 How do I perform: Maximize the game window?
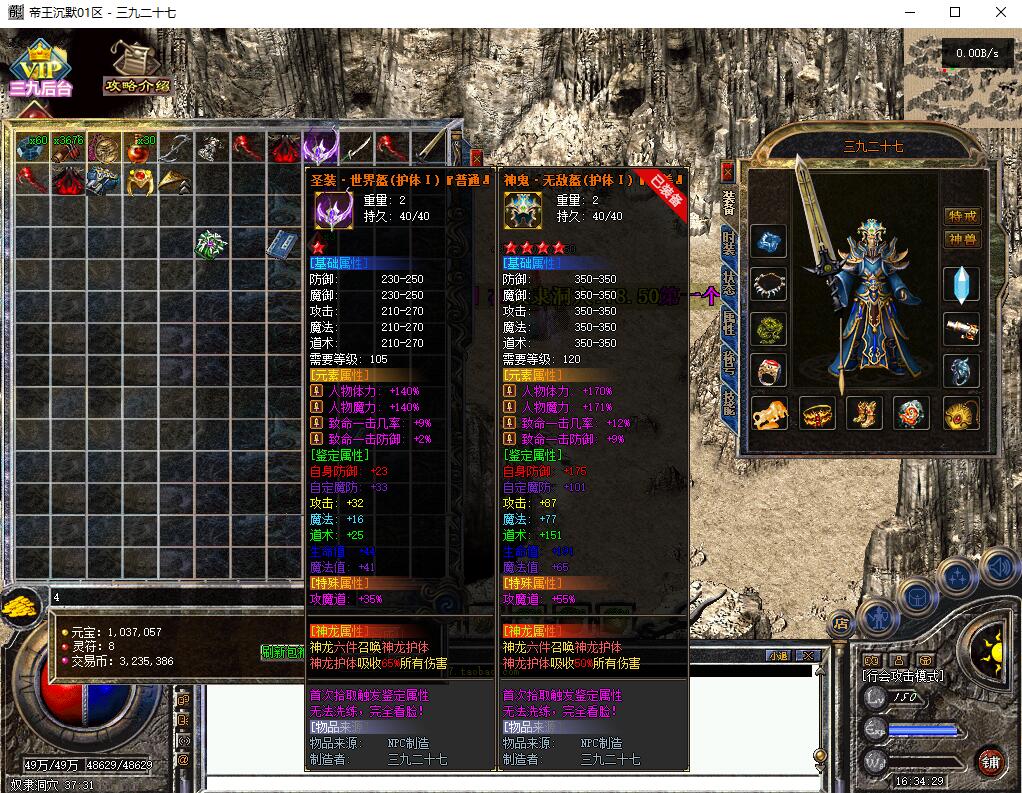[955, 12]
